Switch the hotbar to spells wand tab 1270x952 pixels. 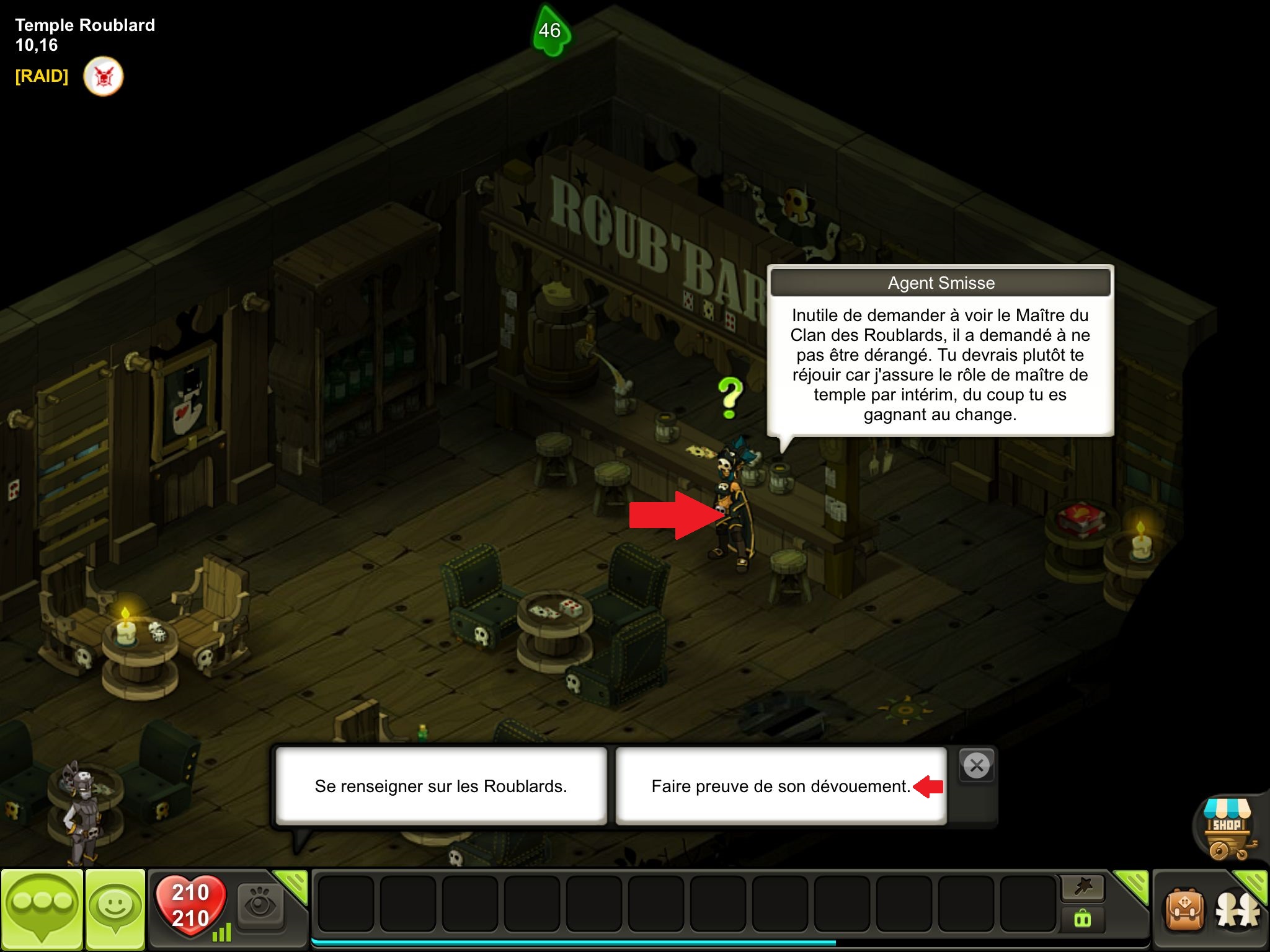1083,888
